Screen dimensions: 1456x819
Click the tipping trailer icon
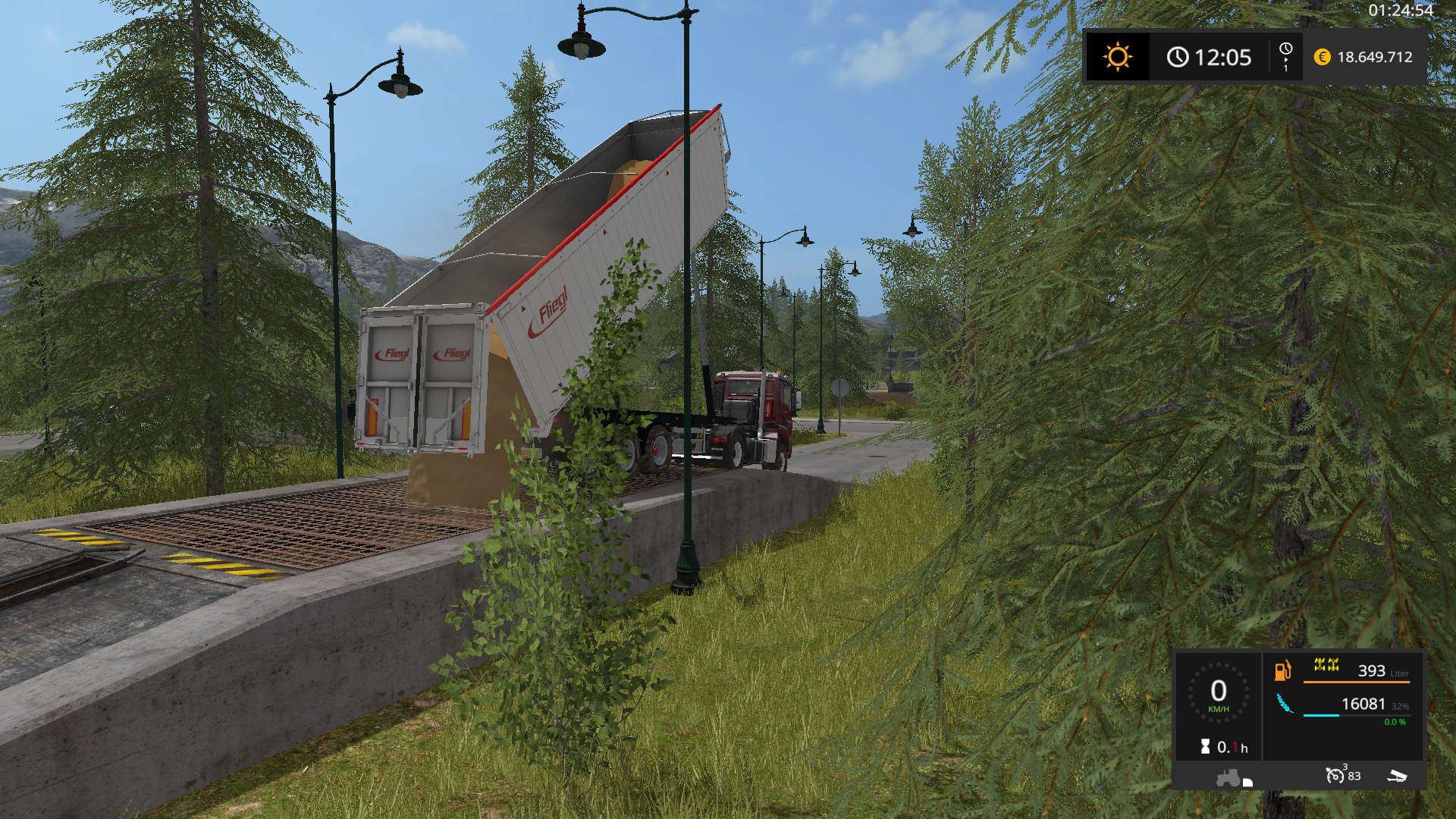(1397, 776)
